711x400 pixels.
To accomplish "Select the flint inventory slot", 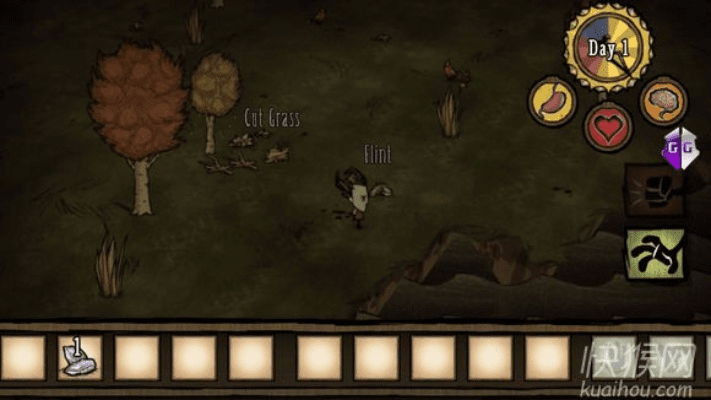I will pyautogui.click(x=79, y=357).
